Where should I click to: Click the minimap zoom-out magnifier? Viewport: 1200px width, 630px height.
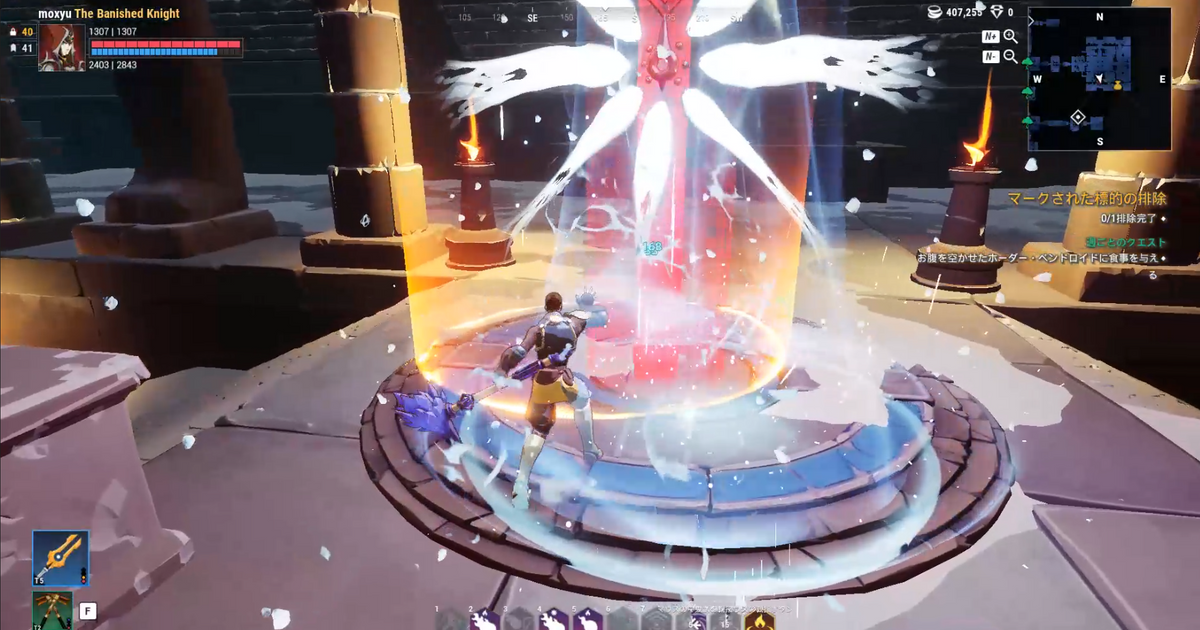tap(1010, 57)
